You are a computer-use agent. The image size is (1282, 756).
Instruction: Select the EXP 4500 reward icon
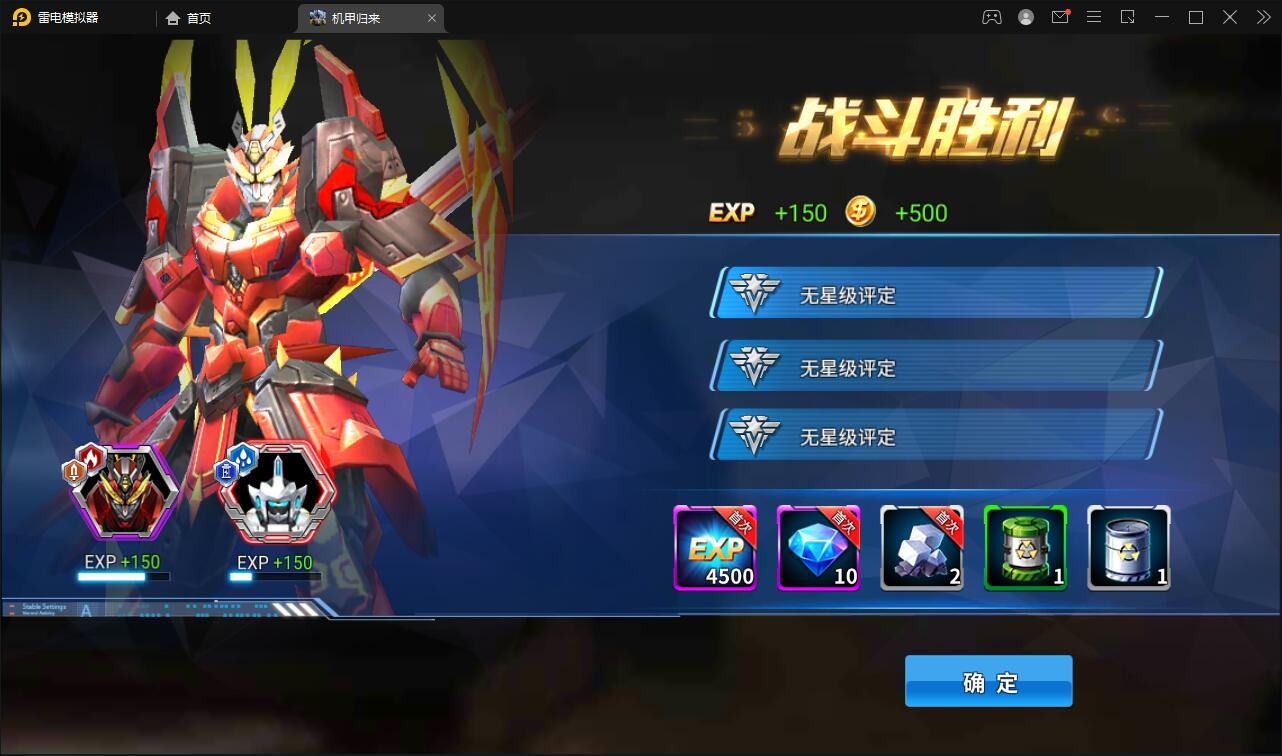click(x=715, y=548)
